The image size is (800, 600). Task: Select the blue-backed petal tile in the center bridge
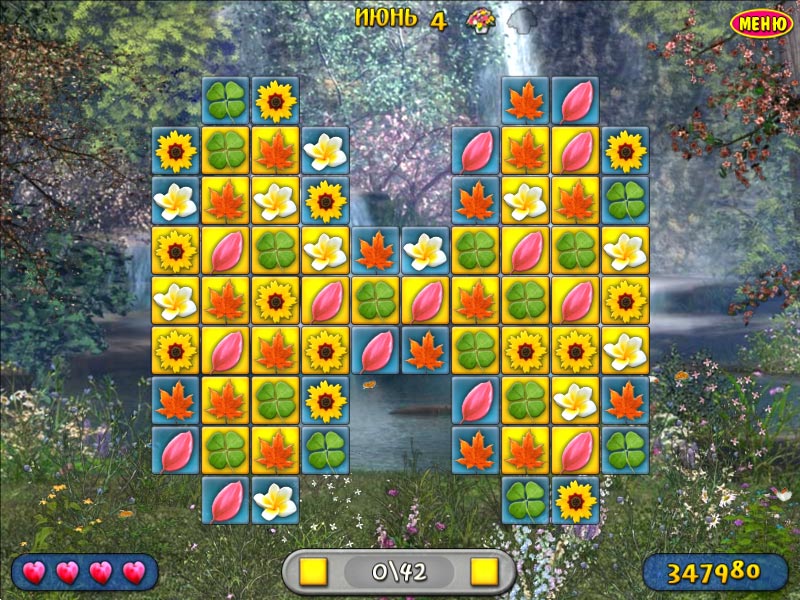[x=375, y=350]
